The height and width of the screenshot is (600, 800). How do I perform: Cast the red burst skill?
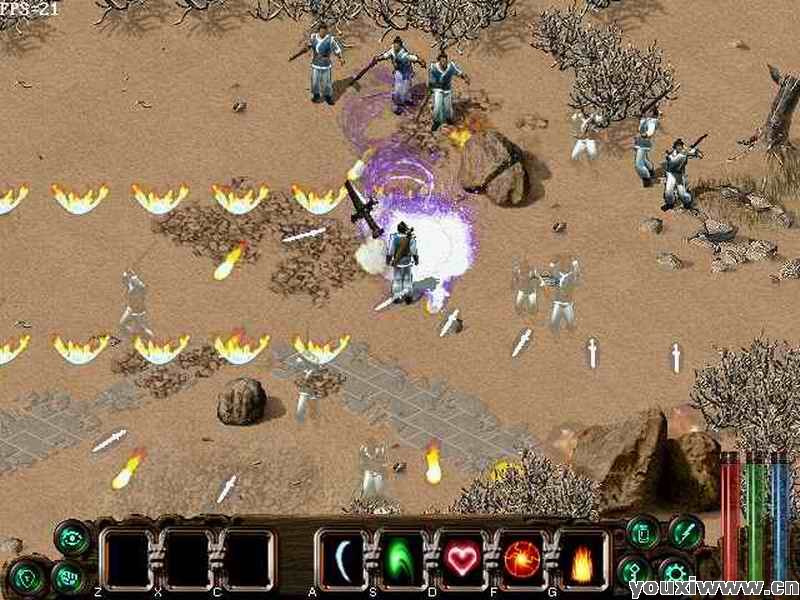523,558
